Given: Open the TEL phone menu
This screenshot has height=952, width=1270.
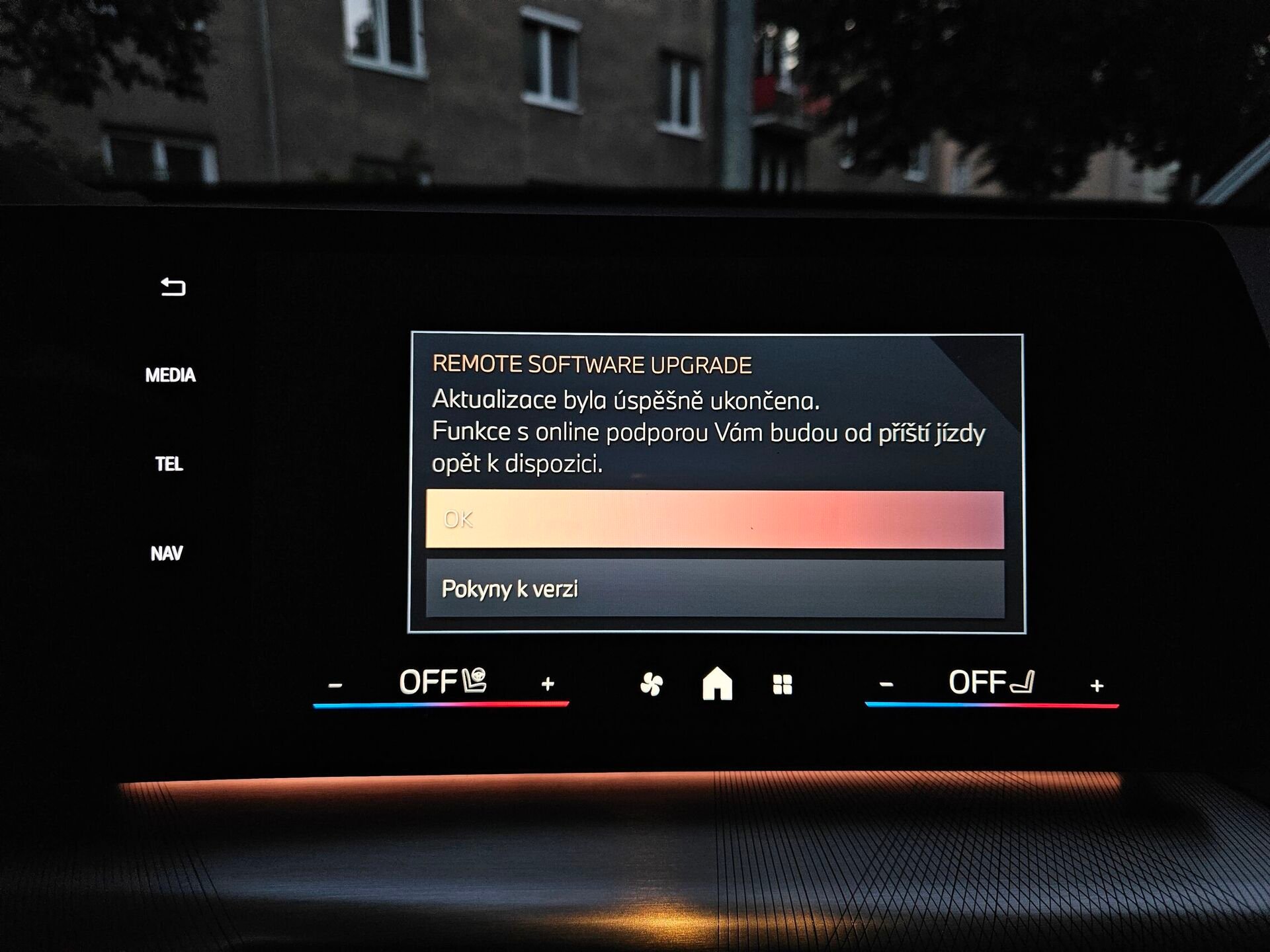Looking at the screenshot, I should pos(169,464).
